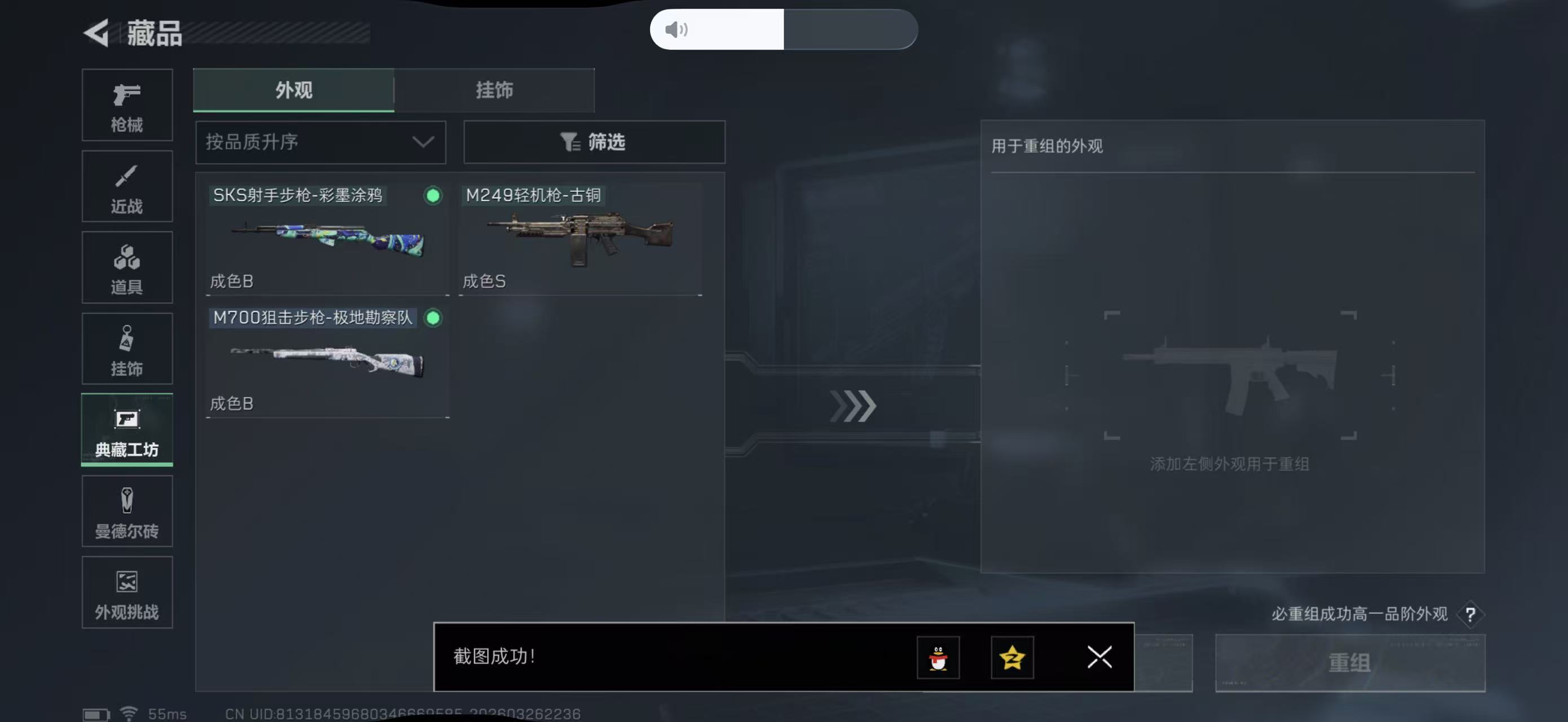Viewport: 1568px width, 722px height.
Task: Open the 枪械 category in sidebar
Action: (x=127, y=105)
